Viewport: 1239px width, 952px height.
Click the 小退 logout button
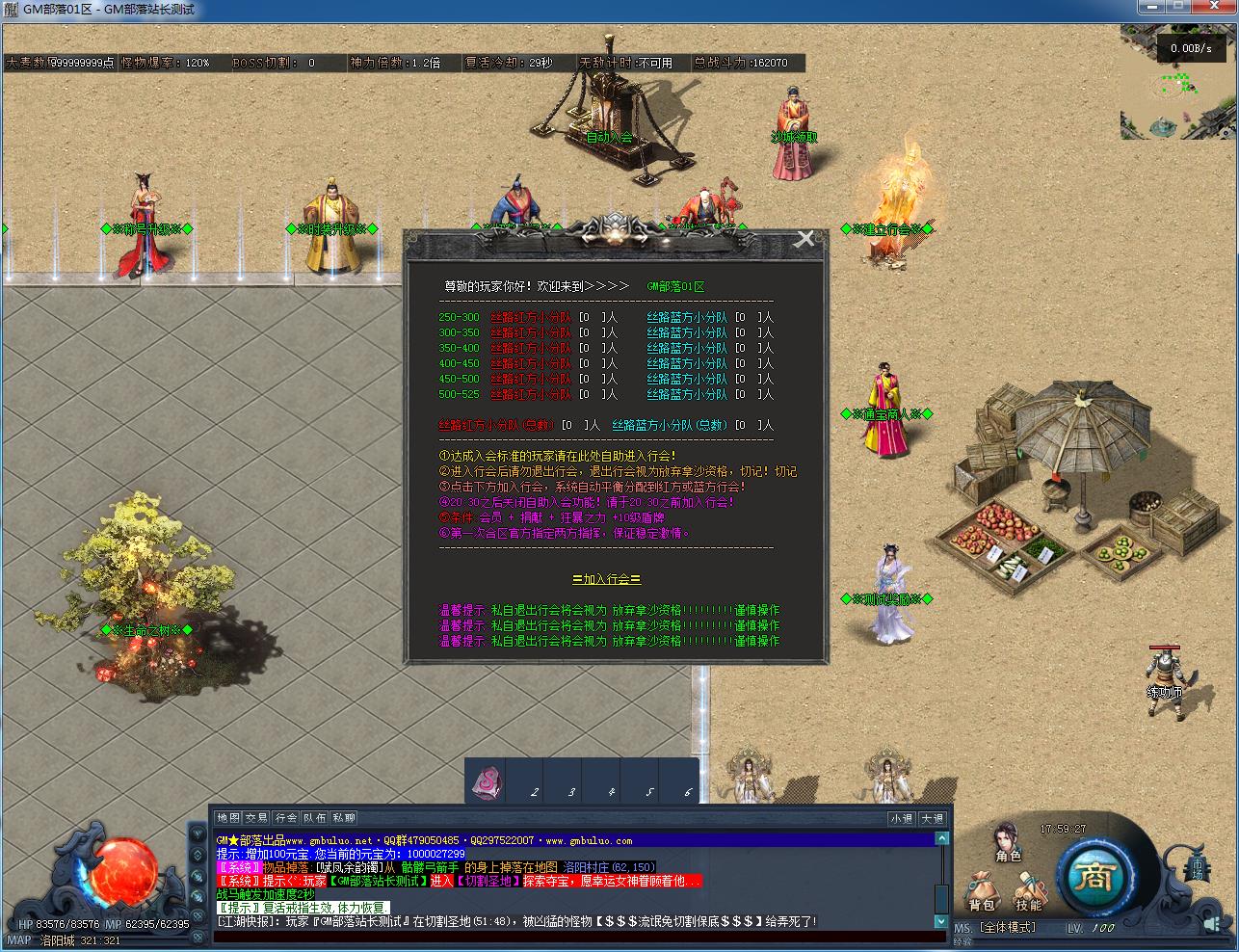point(902,819)
